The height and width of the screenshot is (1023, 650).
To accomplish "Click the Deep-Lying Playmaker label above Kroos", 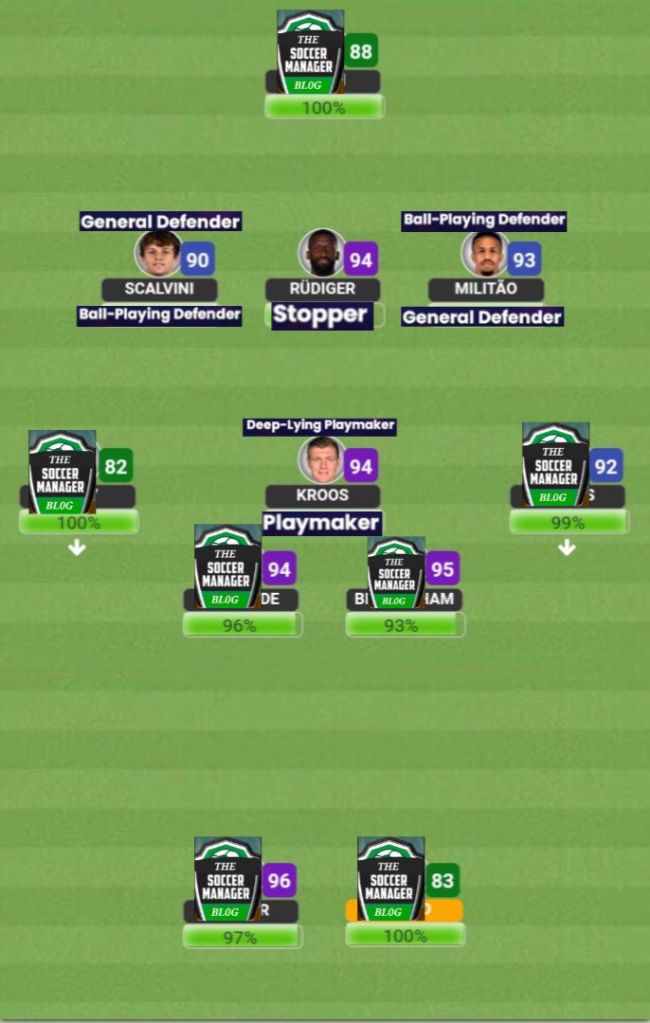I will click(320, 426).
